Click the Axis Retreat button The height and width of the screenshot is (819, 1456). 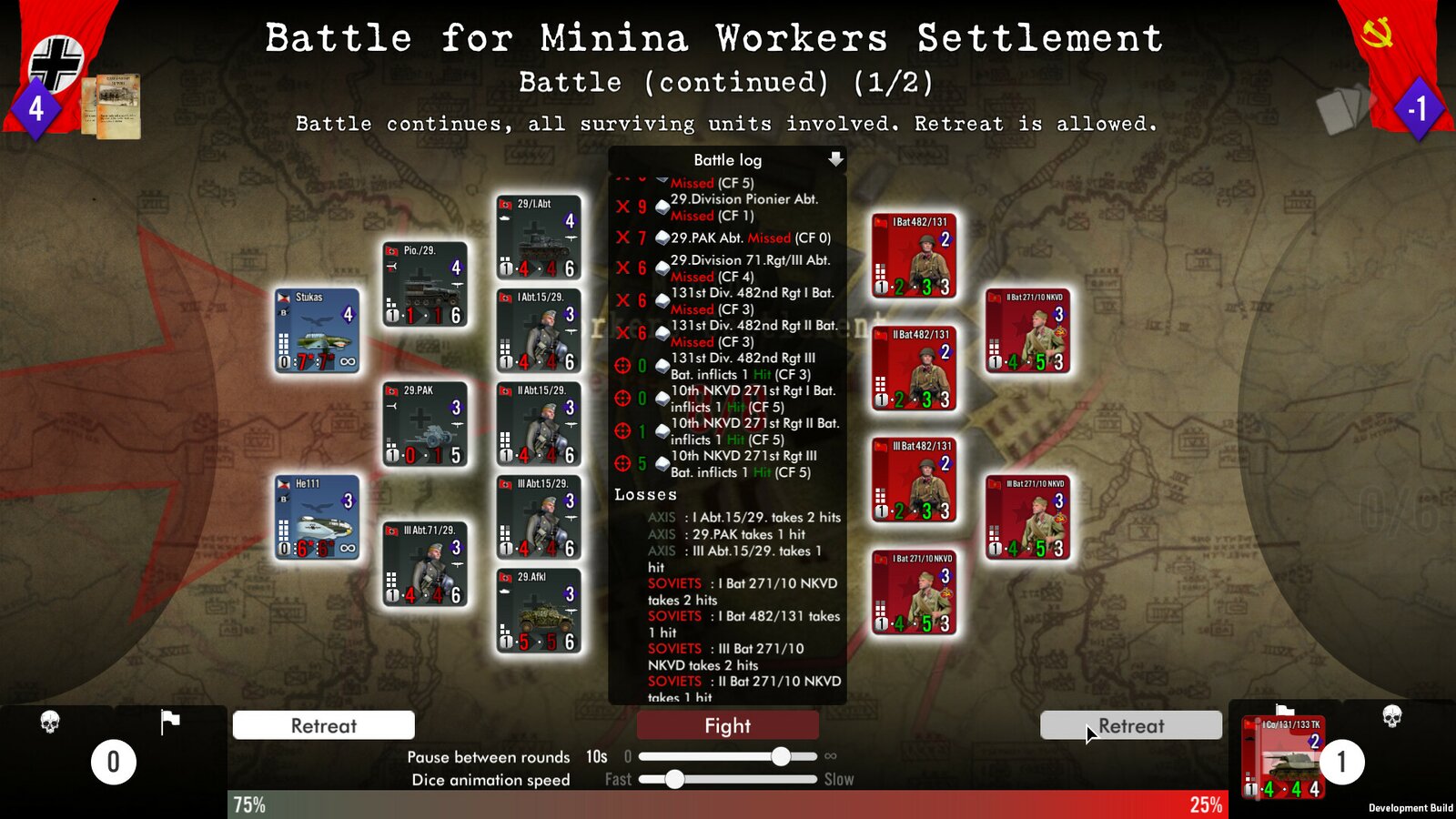(323, 725)
